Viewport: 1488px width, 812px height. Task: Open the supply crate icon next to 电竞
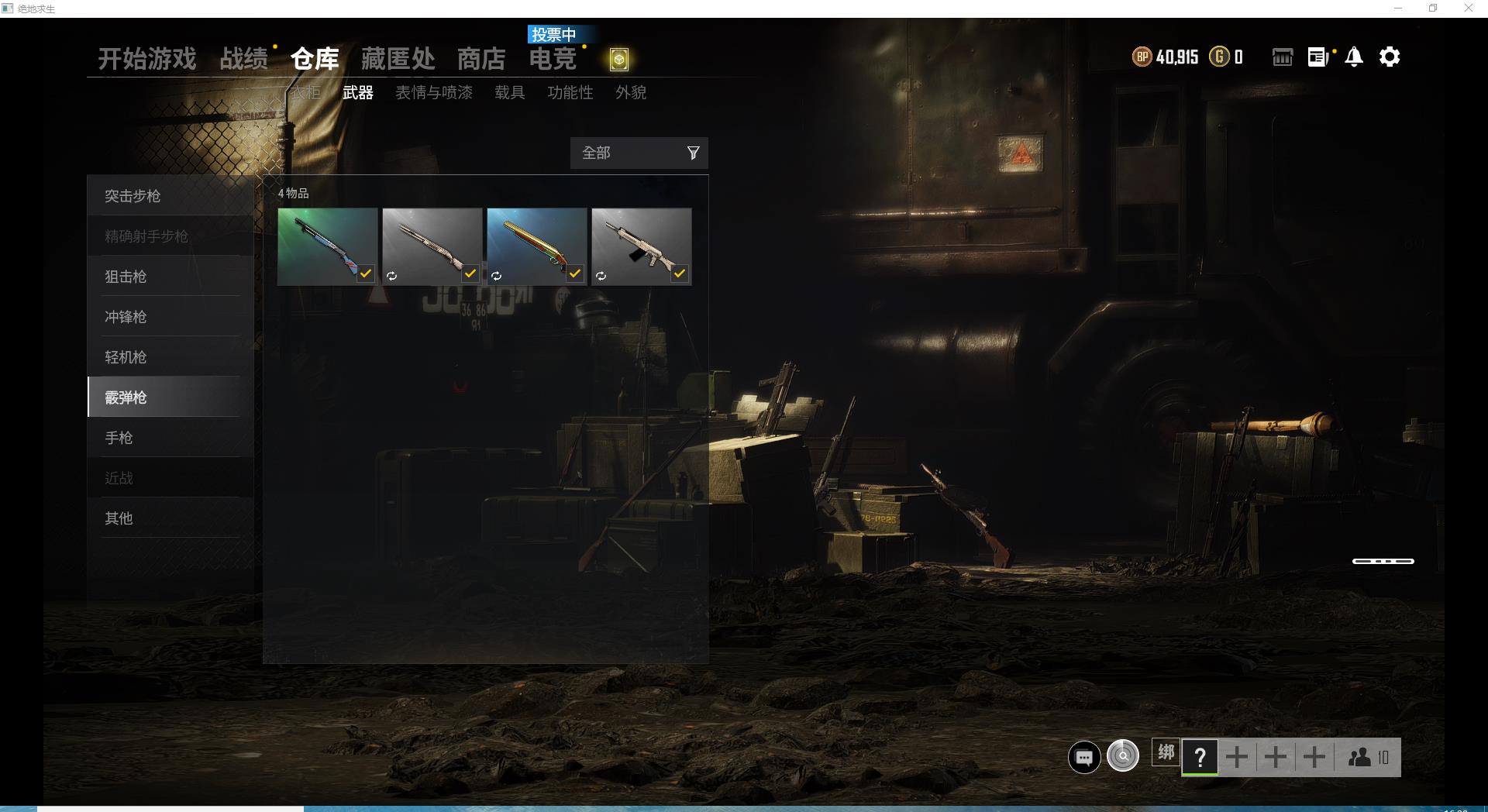(618, 60)
